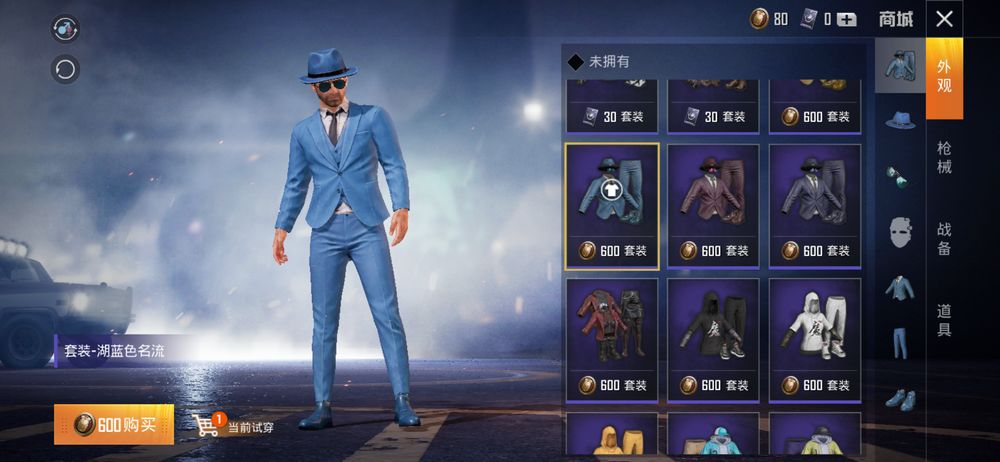Open the glasses category
Screen dimensions: 1000x462
pyautogui.click(x=900, y=176)
